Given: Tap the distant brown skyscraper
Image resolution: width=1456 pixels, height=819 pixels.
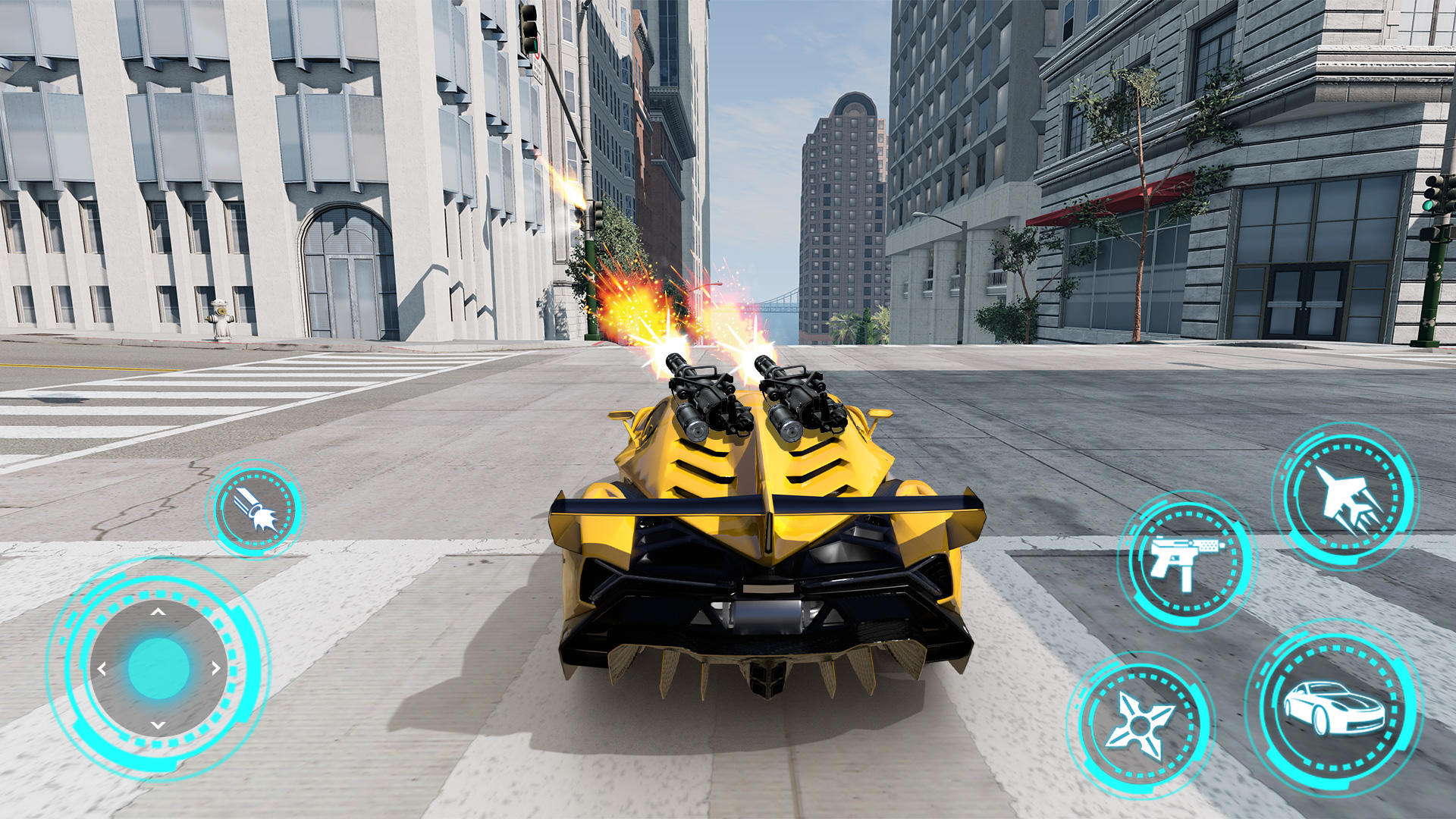Looking at the screenshot, I should coord(842,190).
